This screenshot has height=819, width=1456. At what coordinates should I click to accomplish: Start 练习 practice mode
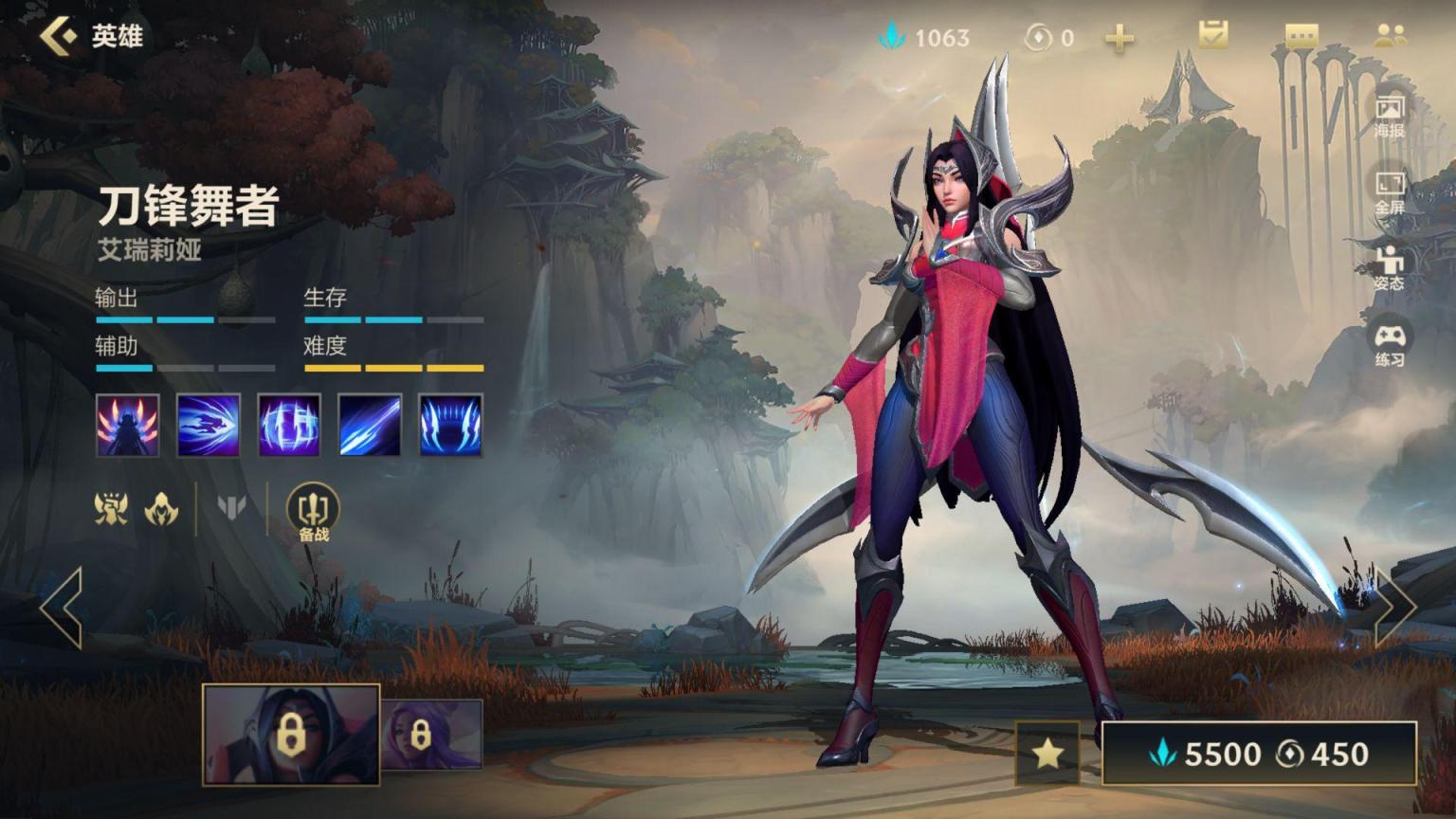coord(1390,345)
